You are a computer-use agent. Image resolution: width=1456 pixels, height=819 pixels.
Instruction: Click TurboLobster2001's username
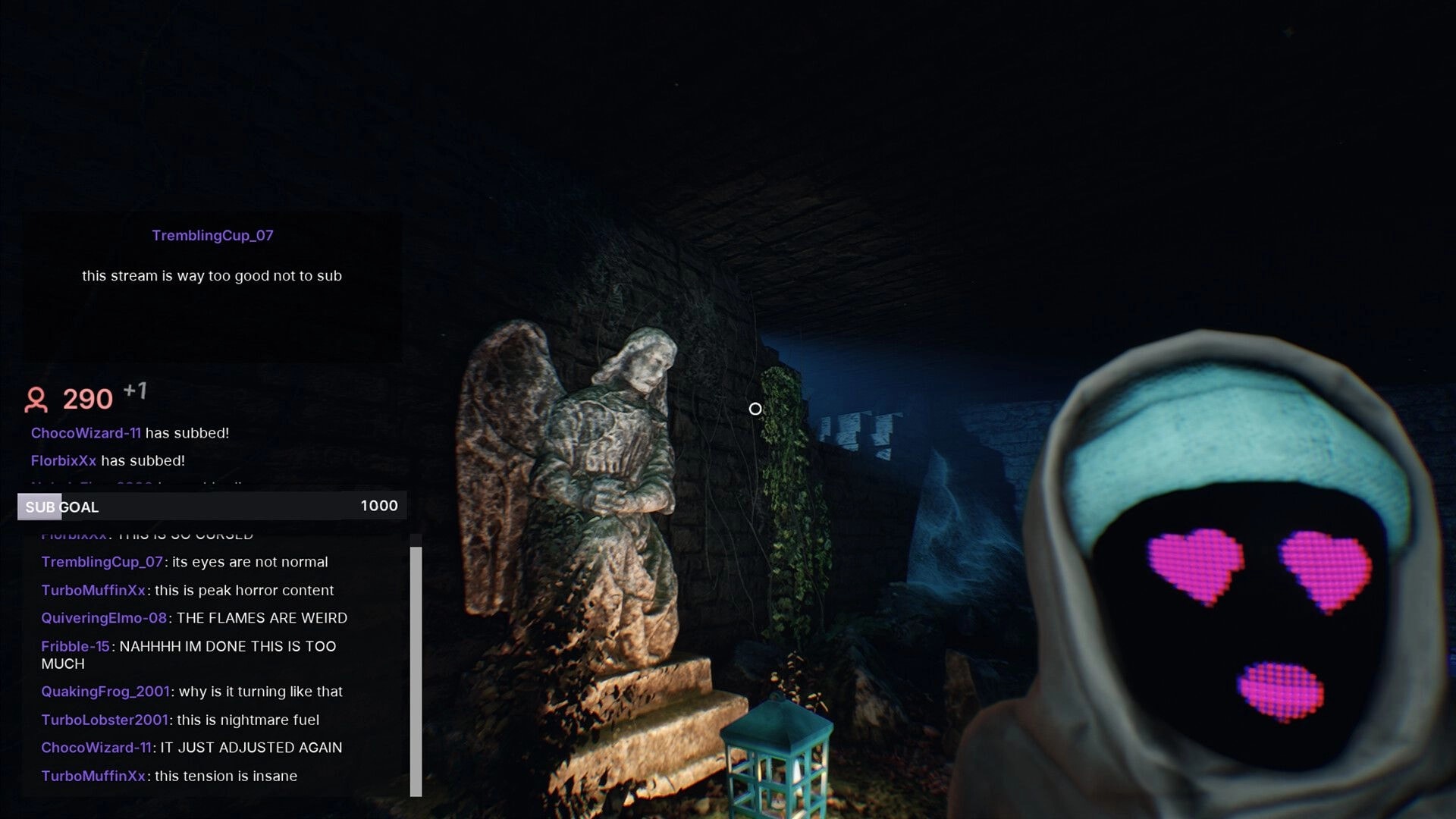[x=105, y=720]
